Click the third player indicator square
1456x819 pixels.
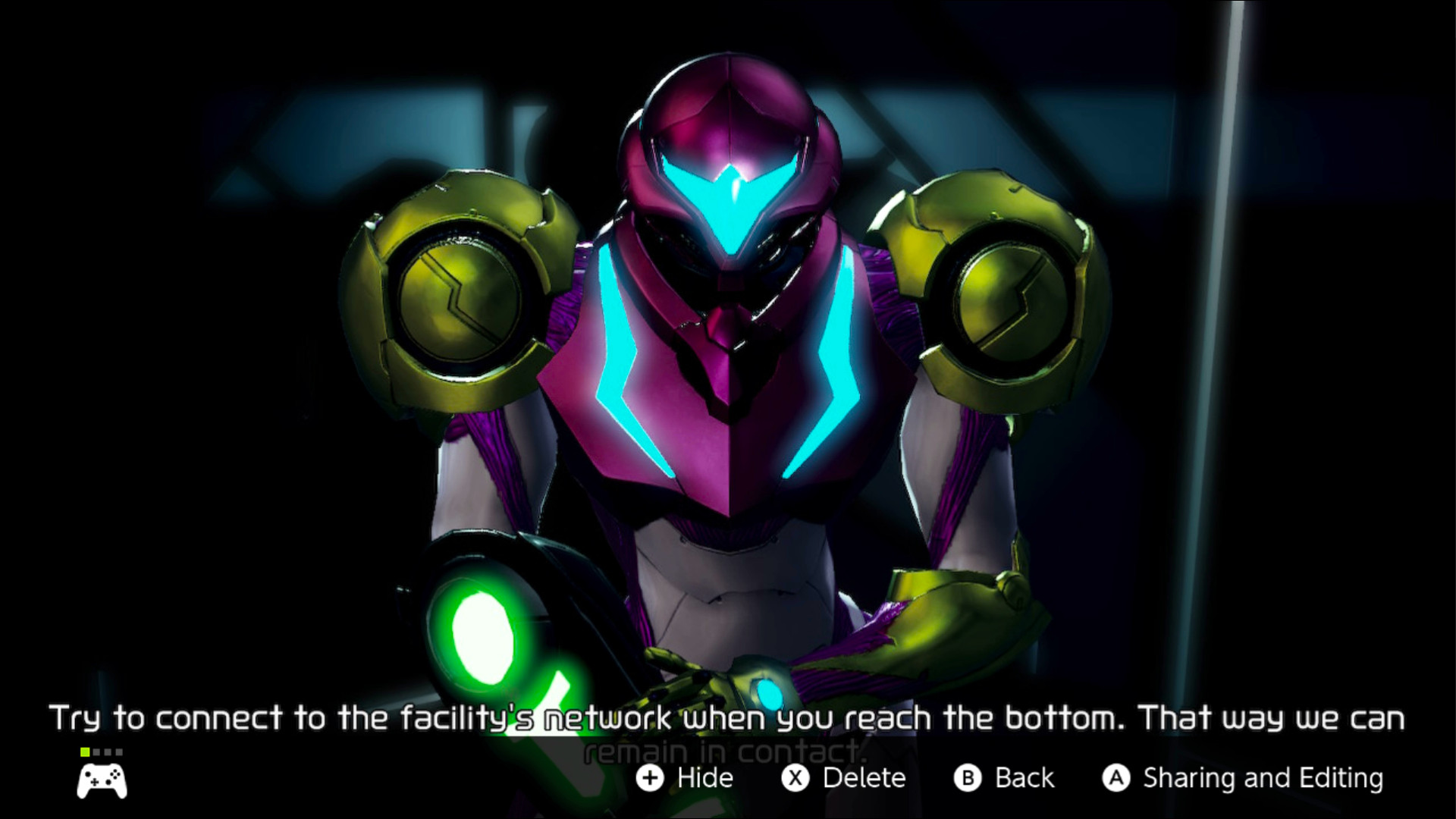tap(107, 752)
